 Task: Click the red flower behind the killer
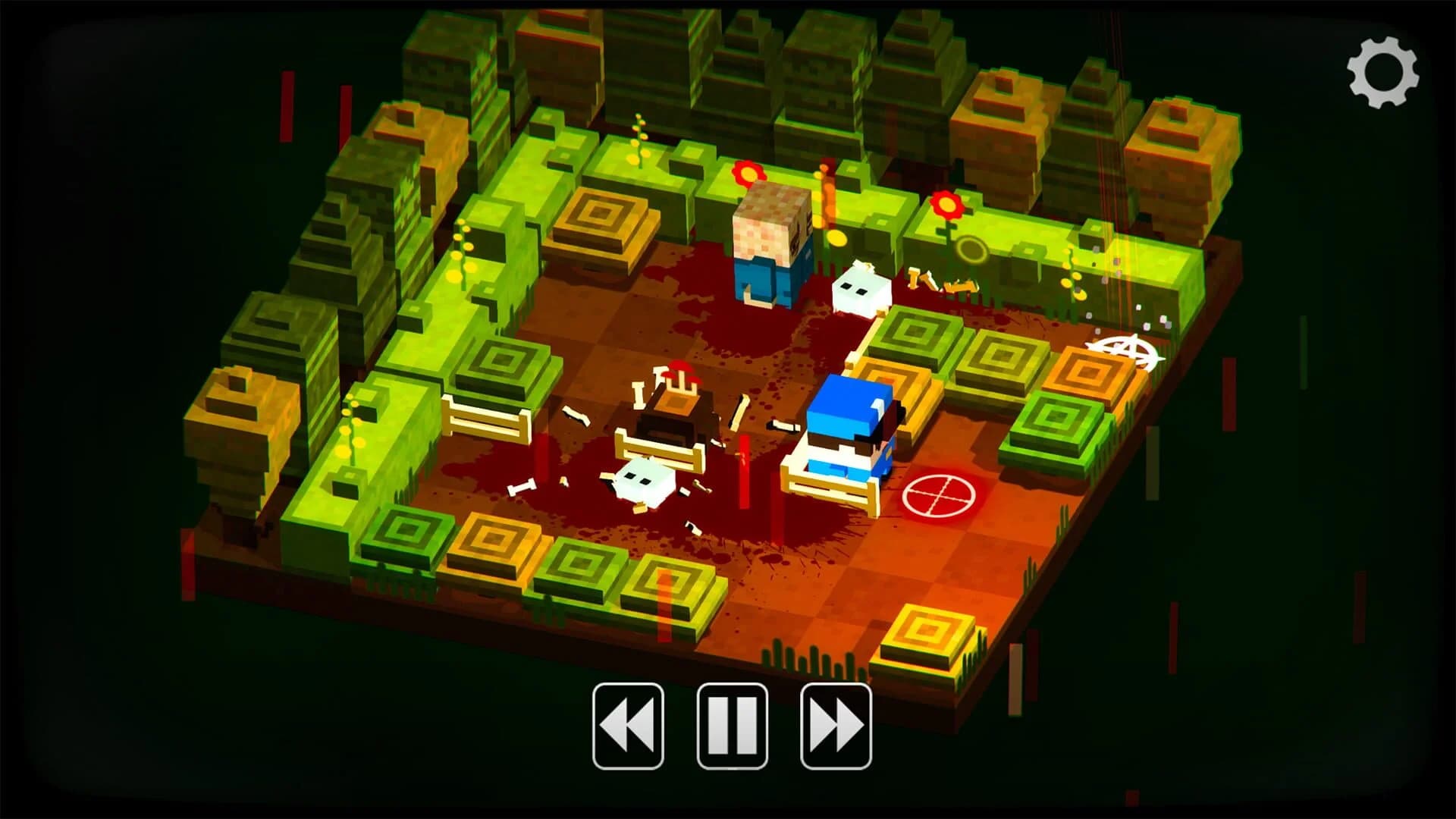coord(745,171)
